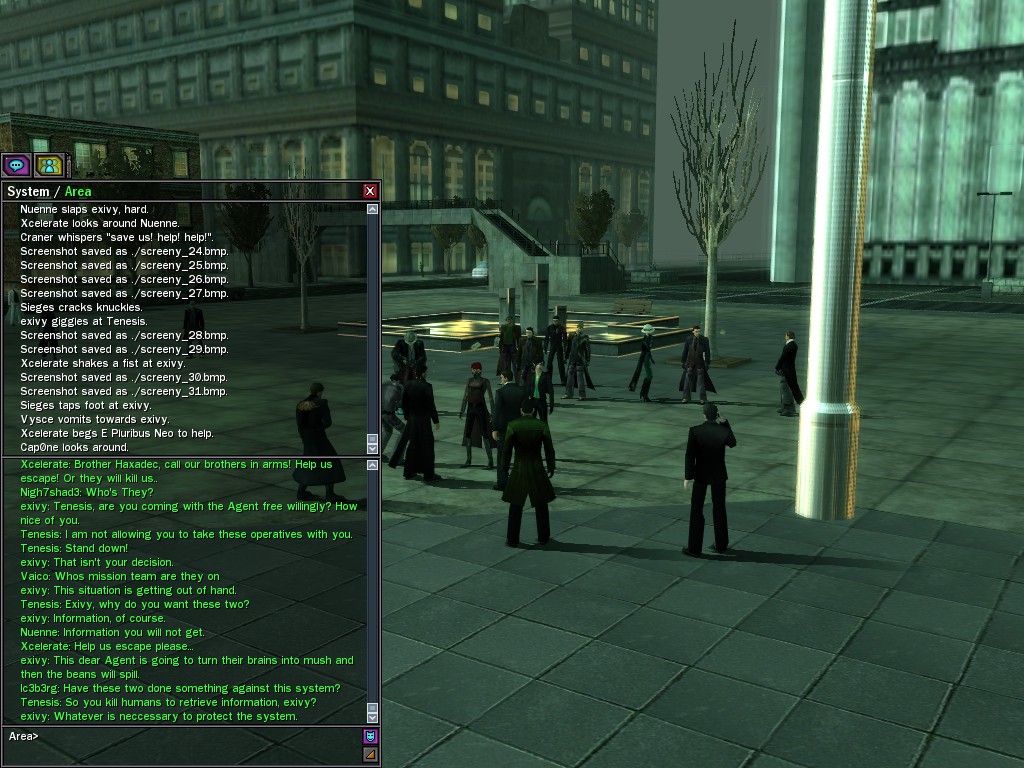Switch to the people group tab

tap(48, 165)
